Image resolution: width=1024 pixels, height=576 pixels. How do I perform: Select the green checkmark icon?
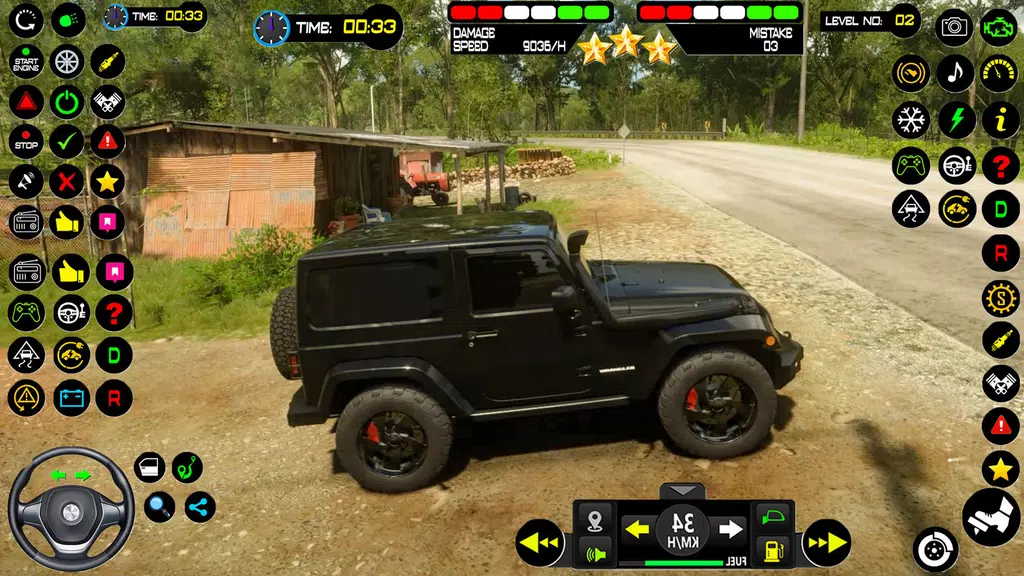point(67,141)
